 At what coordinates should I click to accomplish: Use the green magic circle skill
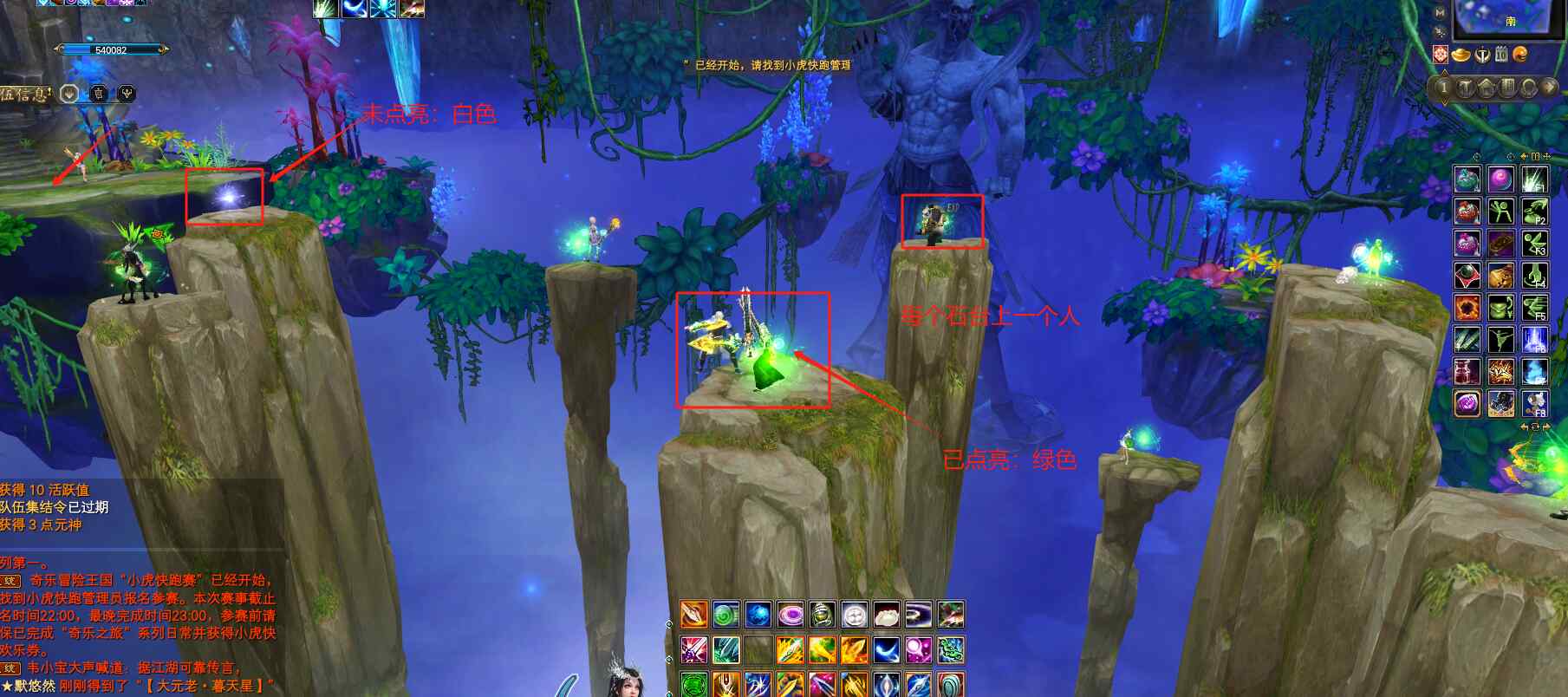coord(693,684)
